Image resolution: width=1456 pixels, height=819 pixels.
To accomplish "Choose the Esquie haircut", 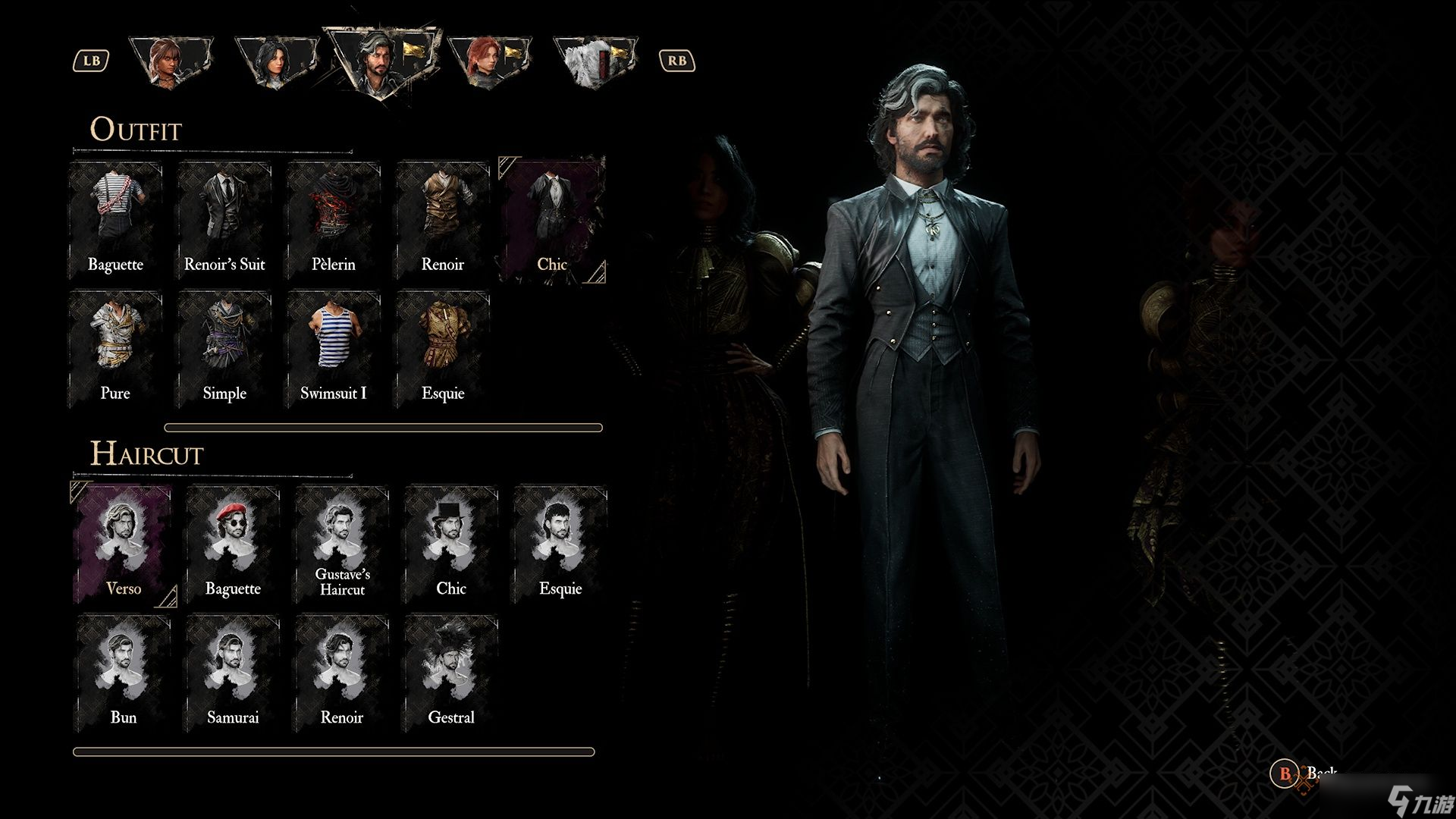I will (560, 543).
